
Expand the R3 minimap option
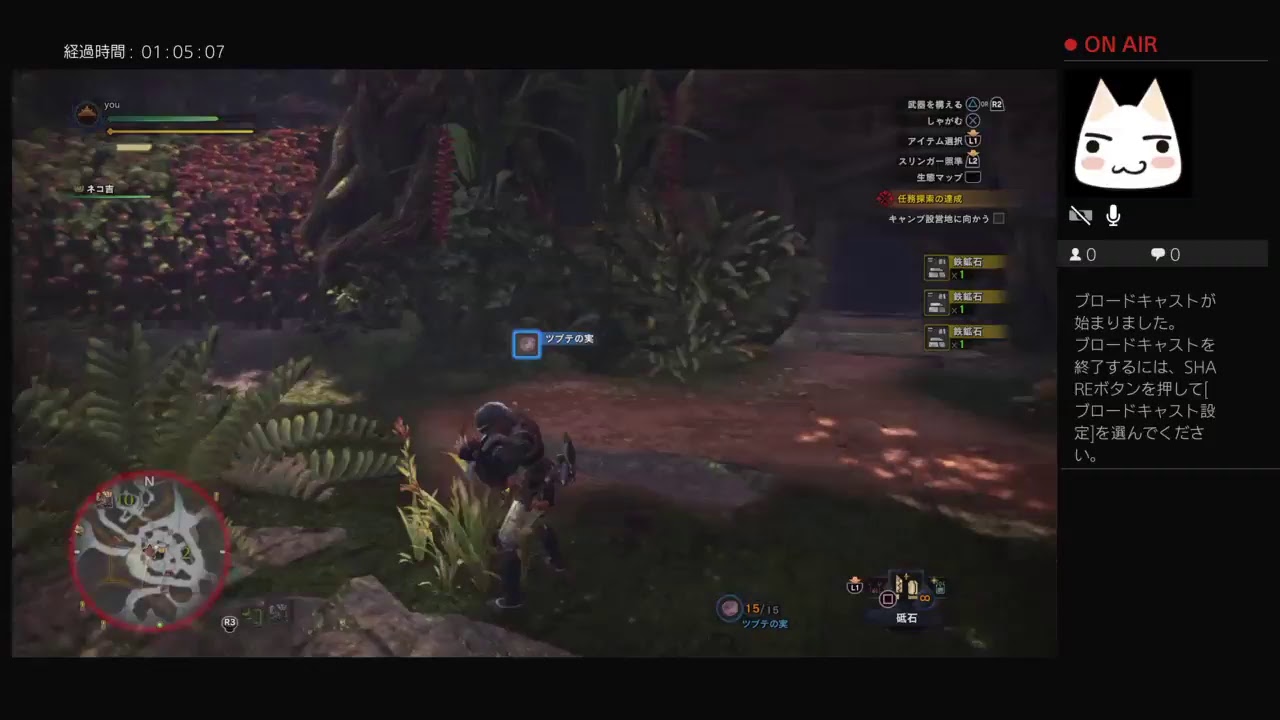point(229,622)
